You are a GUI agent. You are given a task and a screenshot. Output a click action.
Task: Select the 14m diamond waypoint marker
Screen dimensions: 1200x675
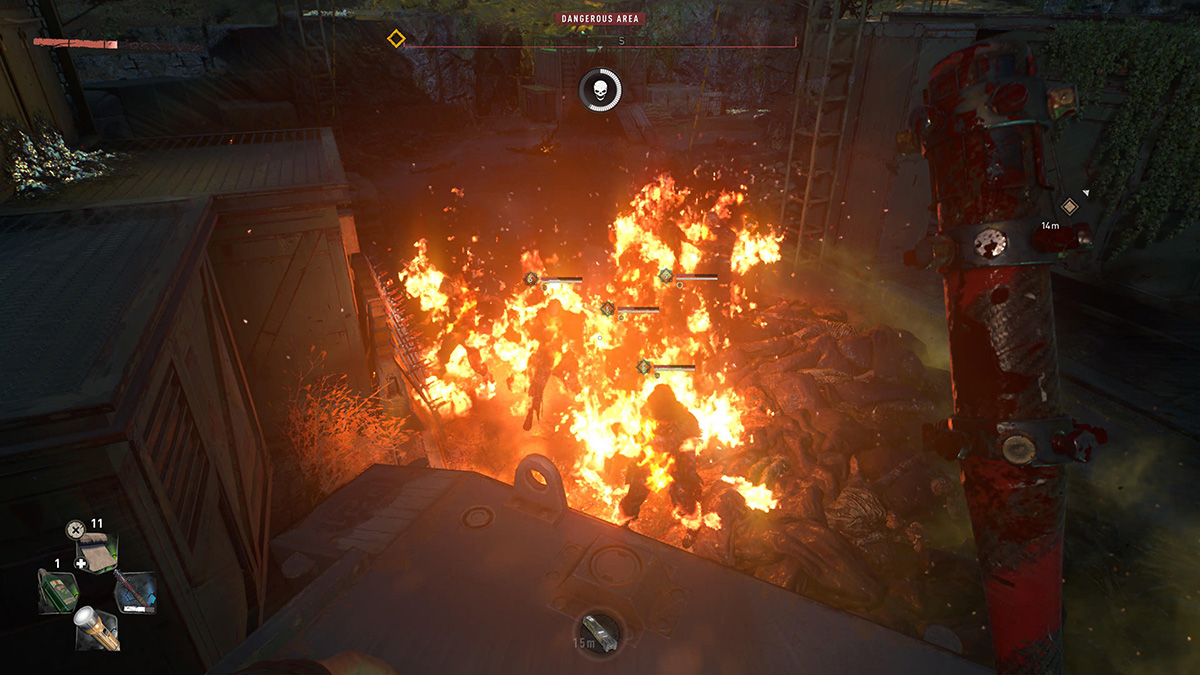(1069, 206)
